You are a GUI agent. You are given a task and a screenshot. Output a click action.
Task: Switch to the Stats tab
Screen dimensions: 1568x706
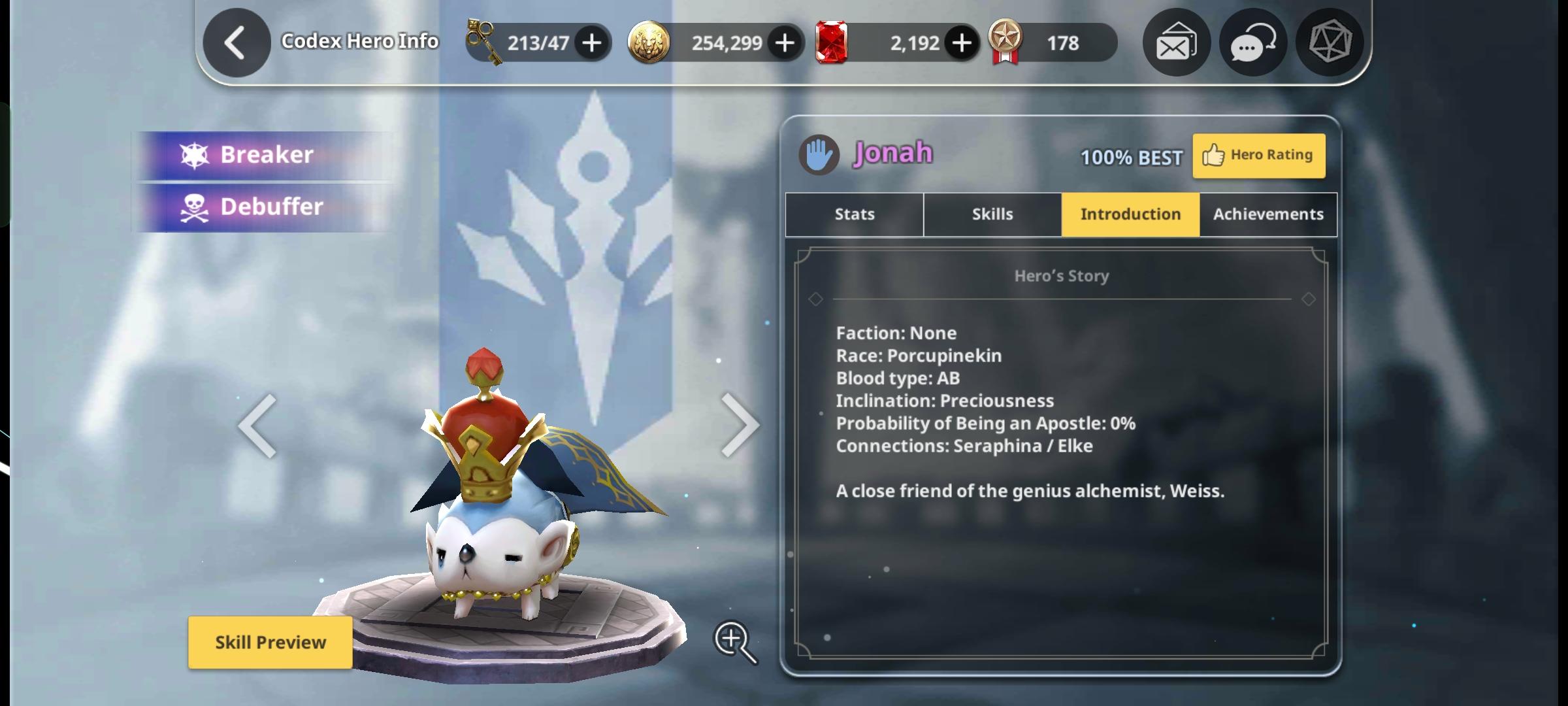point(853,214)
